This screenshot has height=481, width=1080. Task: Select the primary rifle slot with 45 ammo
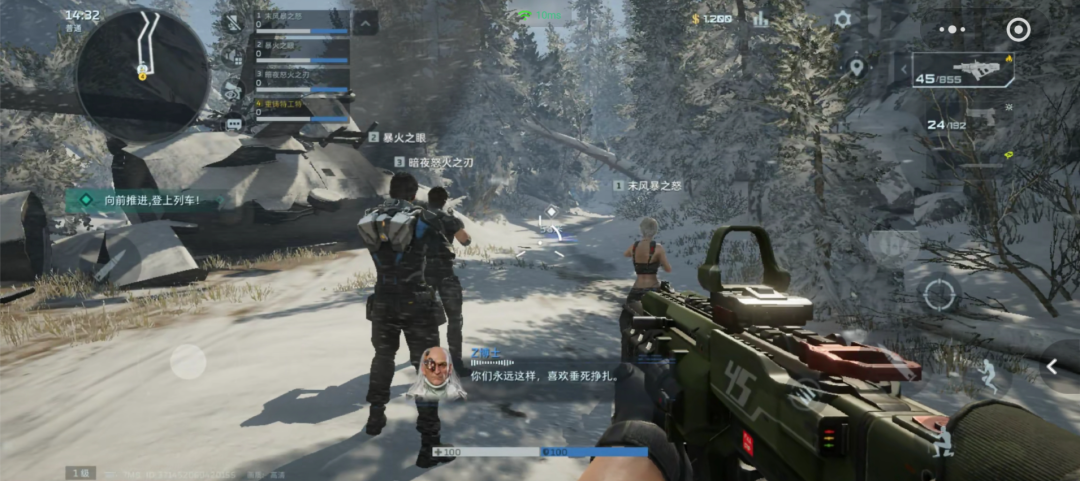click(x=961, y=70)
